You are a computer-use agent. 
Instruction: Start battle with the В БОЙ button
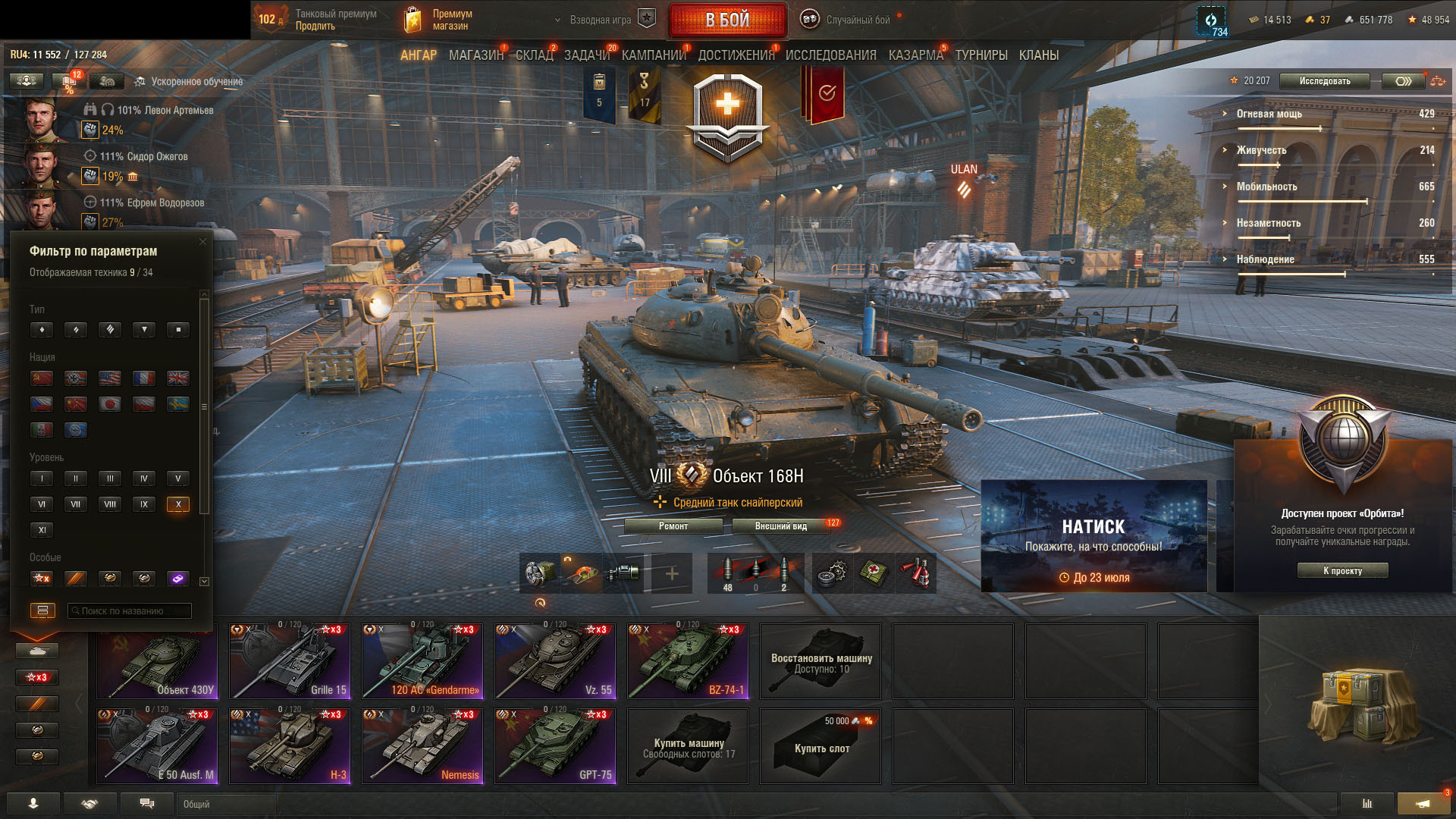[727, 20]
